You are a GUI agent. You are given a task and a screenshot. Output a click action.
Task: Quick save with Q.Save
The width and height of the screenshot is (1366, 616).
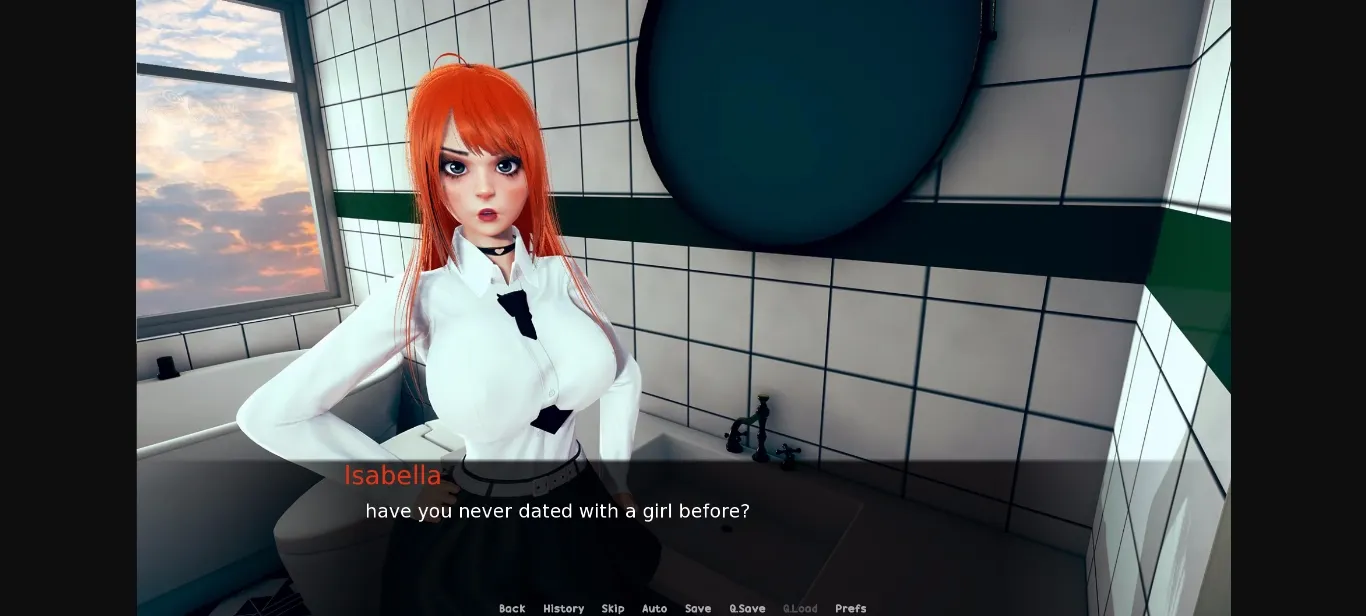point(747,608)
